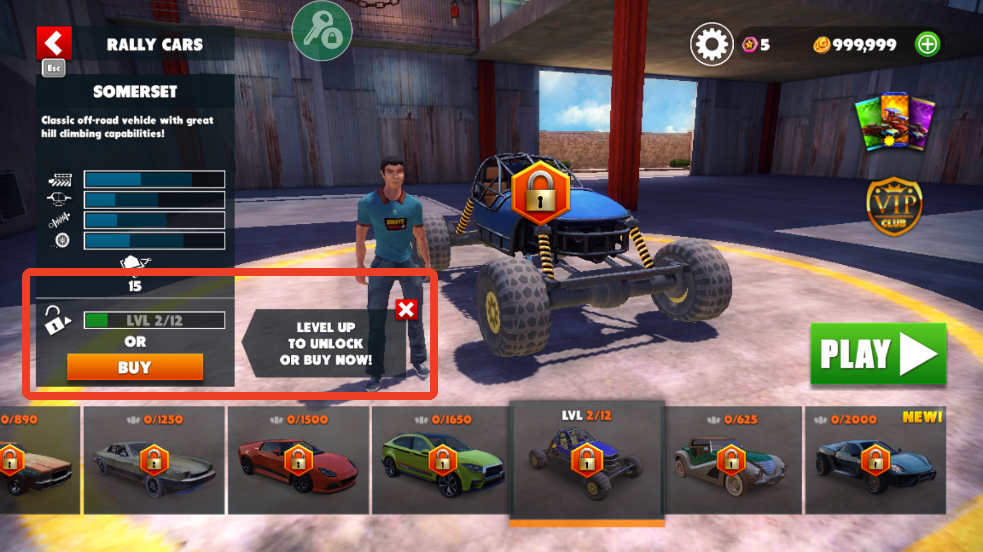Click the orange padlock over the vehicle
Viewport: 983px width, 552px height.
[x=540, y=193]
